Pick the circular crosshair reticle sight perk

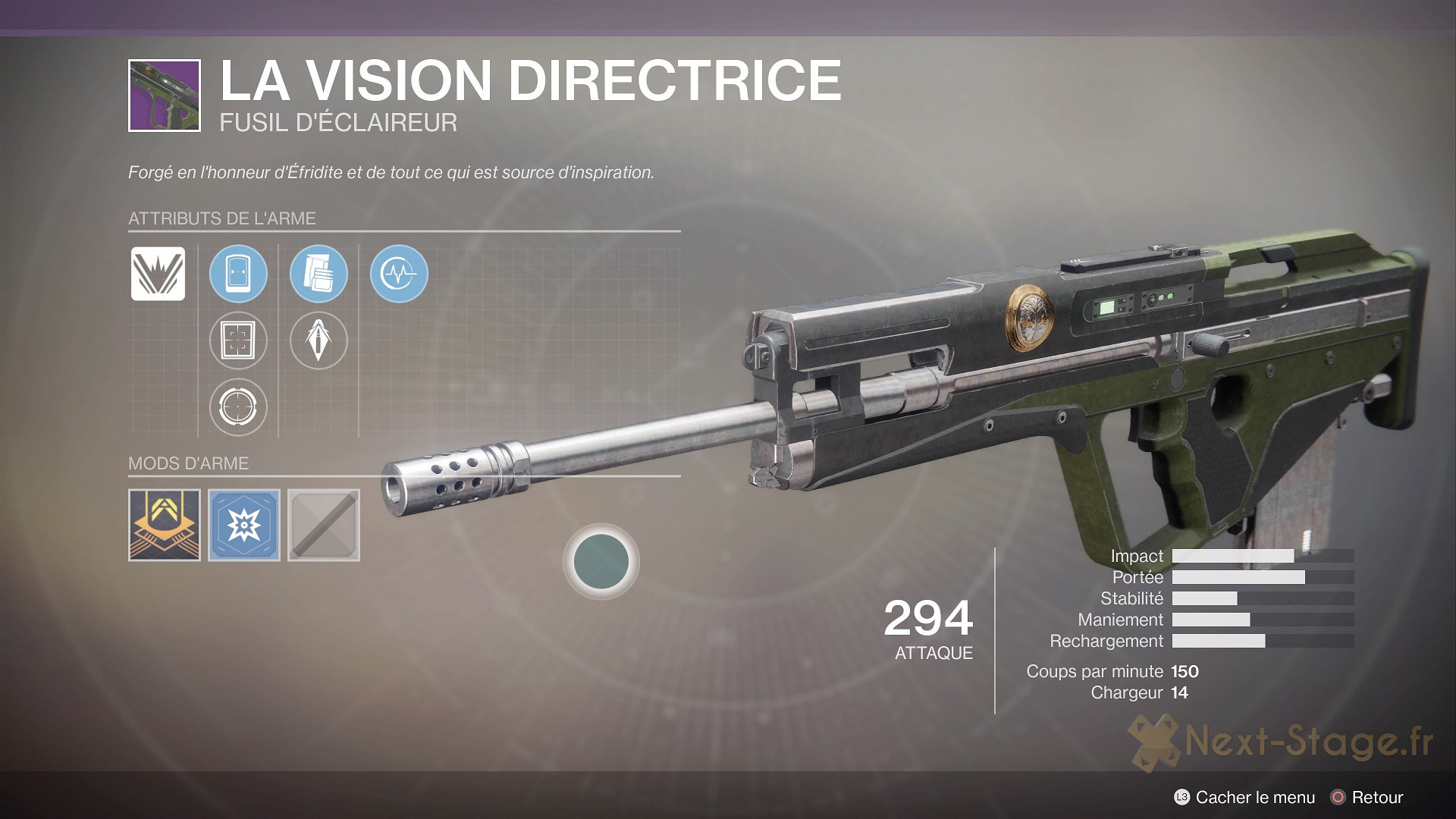[238, 406]
